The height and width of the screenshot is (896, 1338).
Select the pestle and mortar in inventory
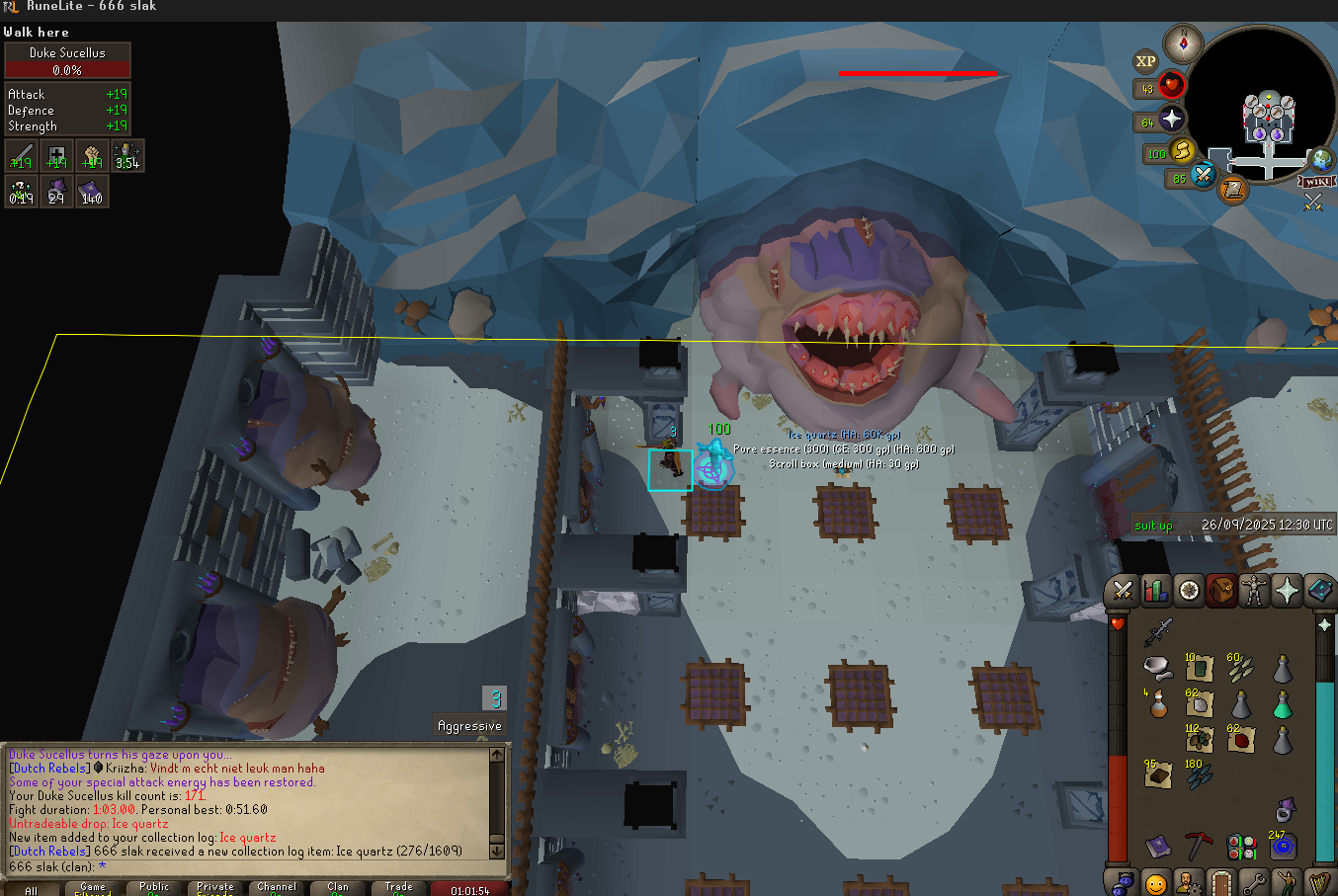pos(1157,667)
